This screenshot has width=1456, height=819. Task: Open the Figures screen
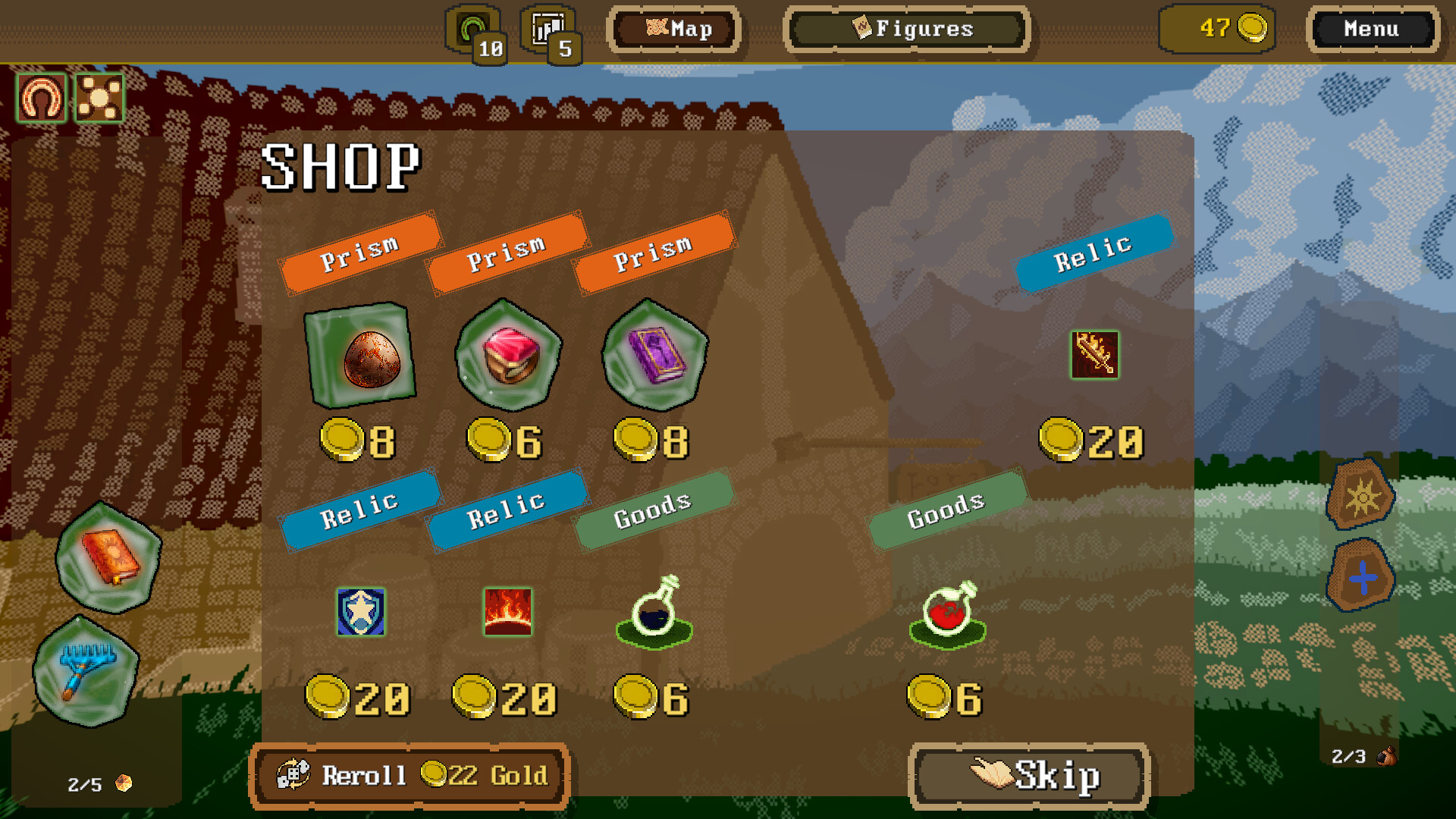[x=907, y=29]
